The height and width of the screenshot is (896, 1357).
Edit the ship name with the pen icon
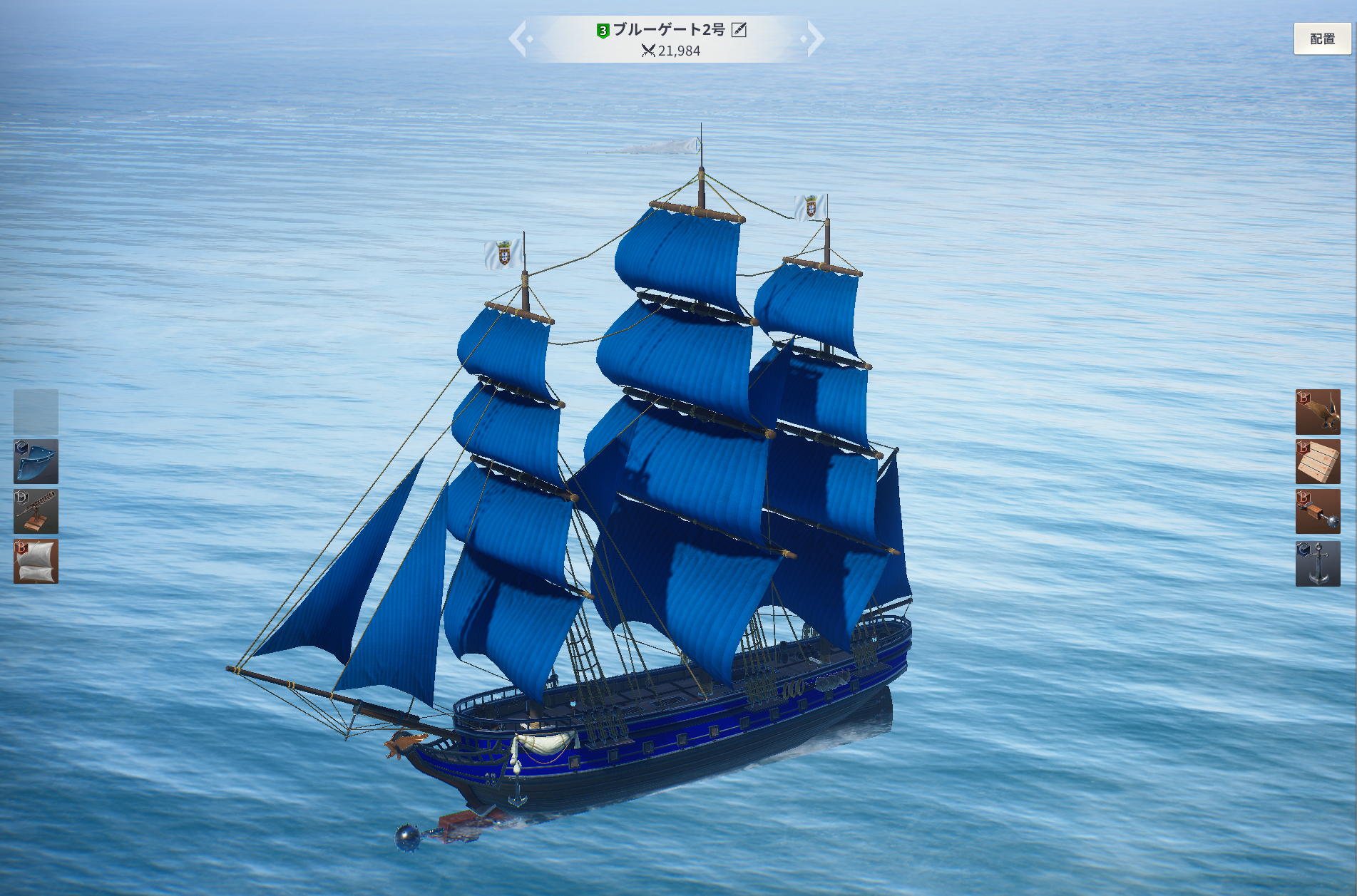739,30
